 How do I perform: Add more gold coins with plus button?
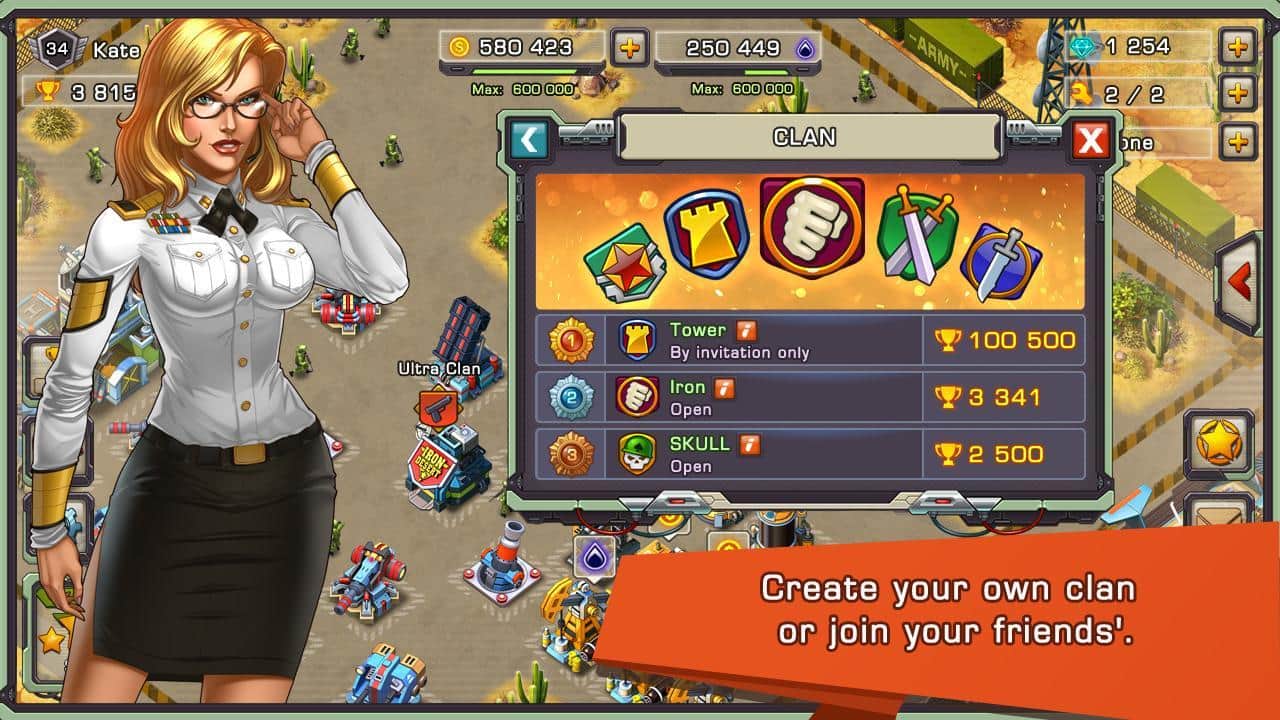tap(629, 47)
